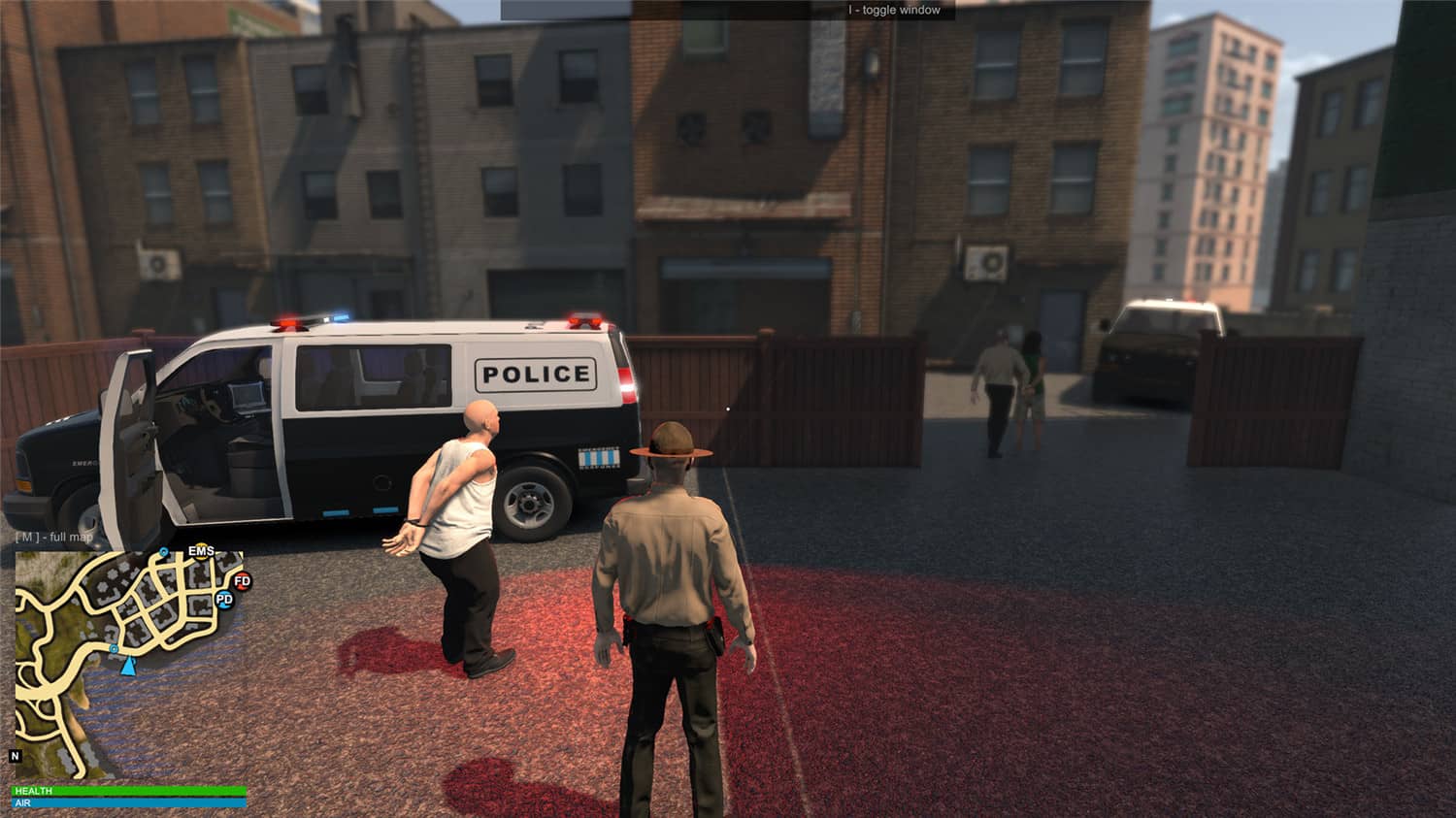This screenshot has height=818, width=1456.
Task: Click the red FD blip on the minimap
Action: (x=242, y=582)
